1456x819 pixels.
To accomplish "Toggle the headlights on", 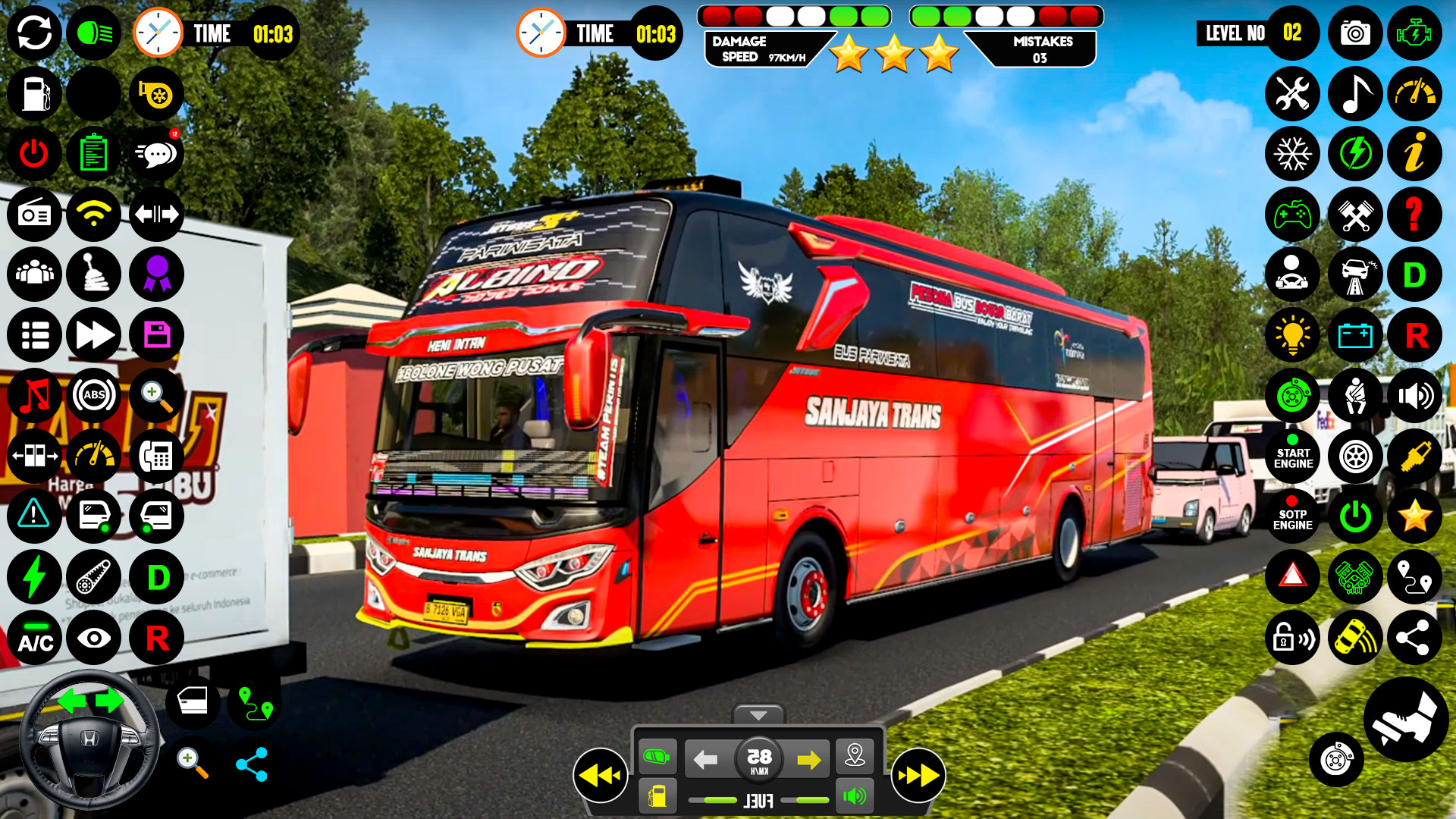I will click(94, 33).
